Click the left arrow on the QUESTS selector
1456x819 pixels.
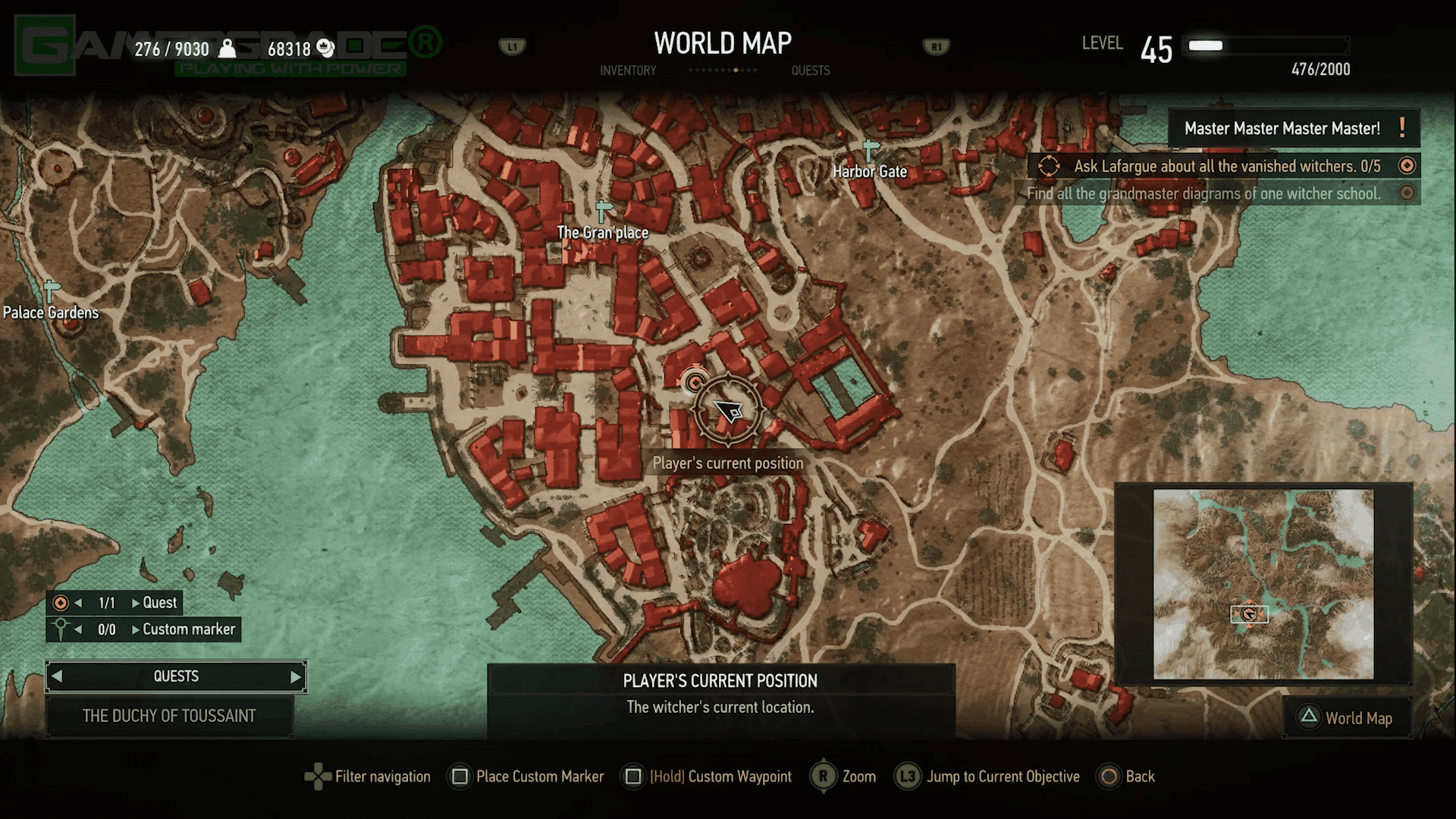58,676
